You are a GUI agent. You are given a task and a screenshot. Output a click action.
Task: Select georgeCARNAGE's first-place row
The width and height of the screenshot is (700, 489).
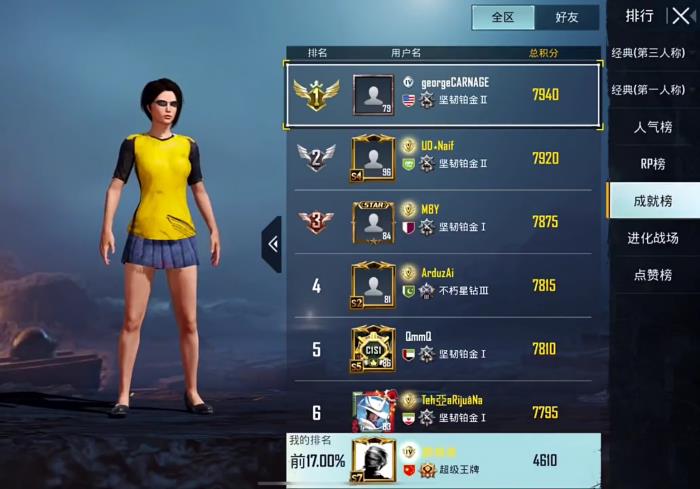click(443, 95)
